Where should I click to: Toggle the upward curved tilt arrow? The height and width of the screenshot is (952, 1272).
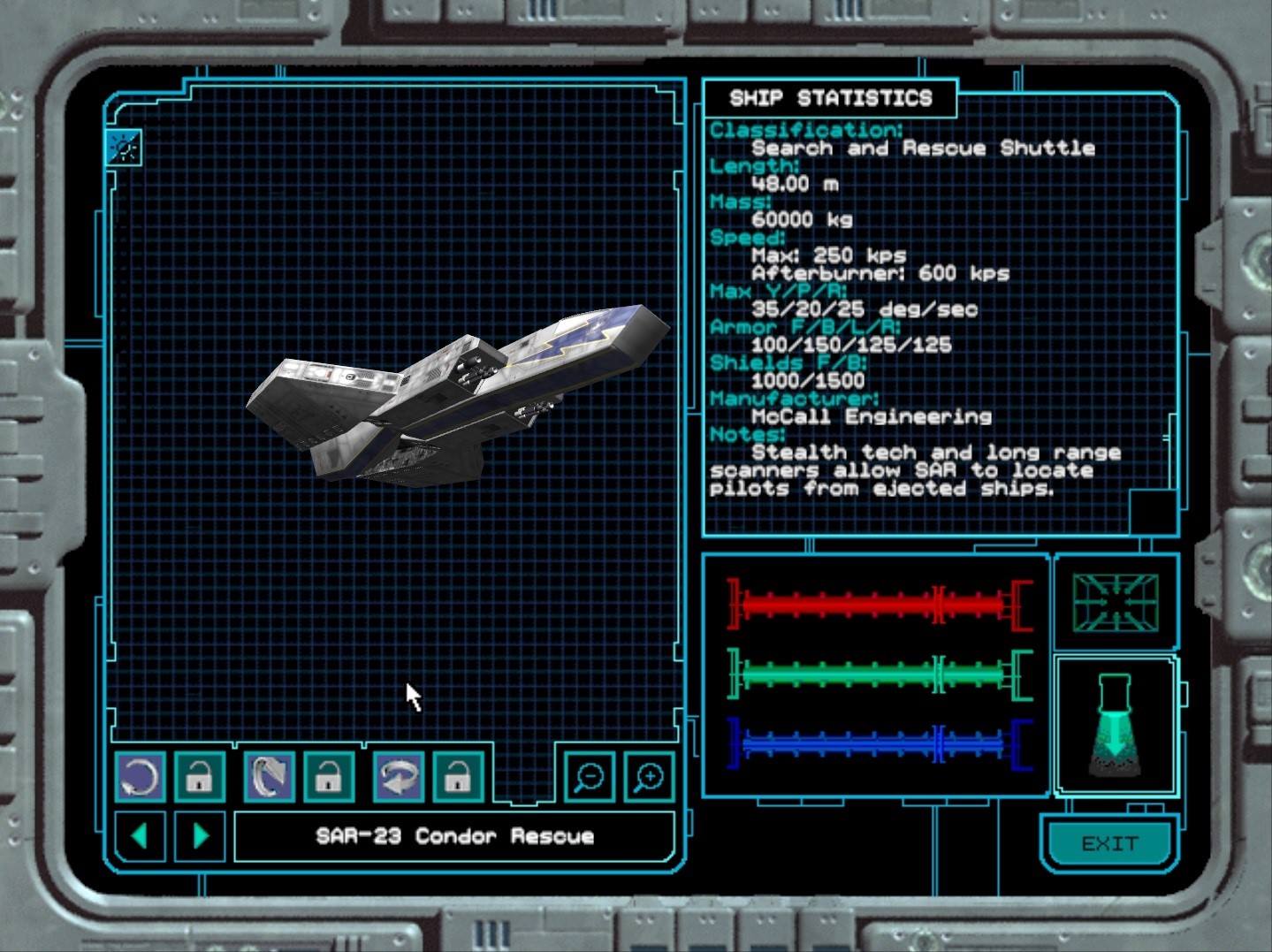coord(269,777)
